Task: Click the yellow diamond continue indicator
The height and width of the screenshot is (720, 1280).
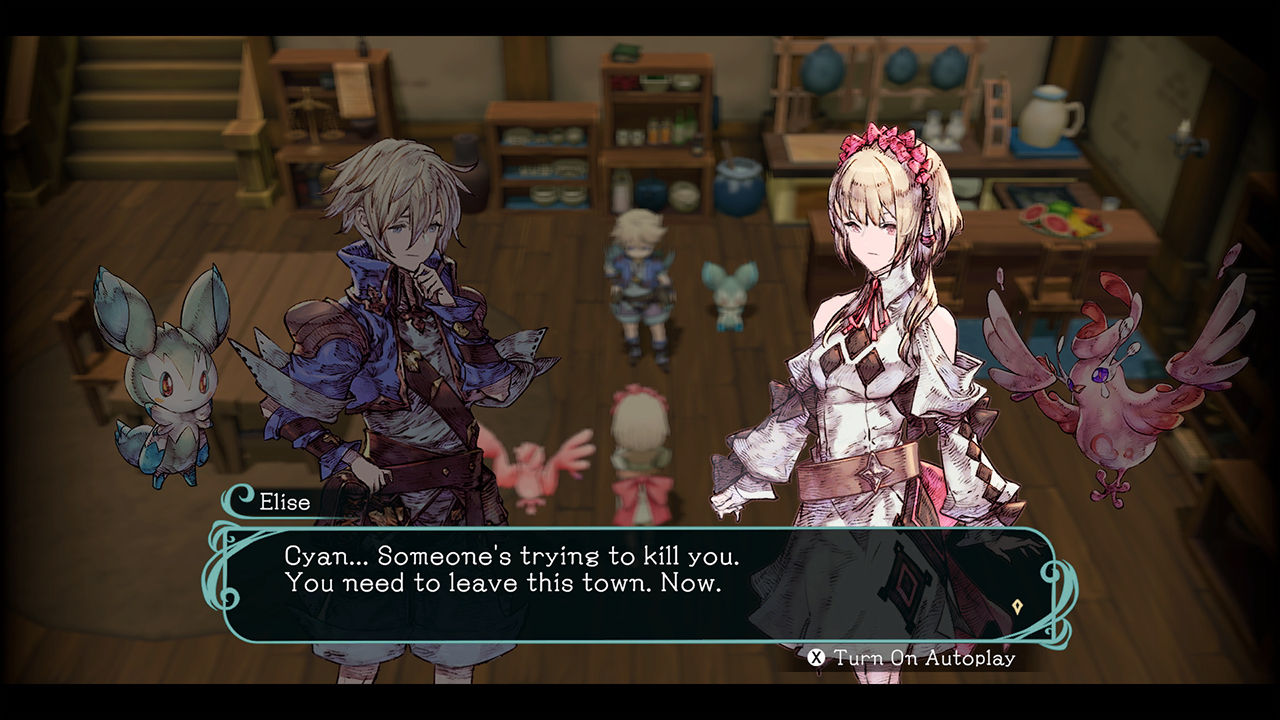Action: coord(1018,606)
